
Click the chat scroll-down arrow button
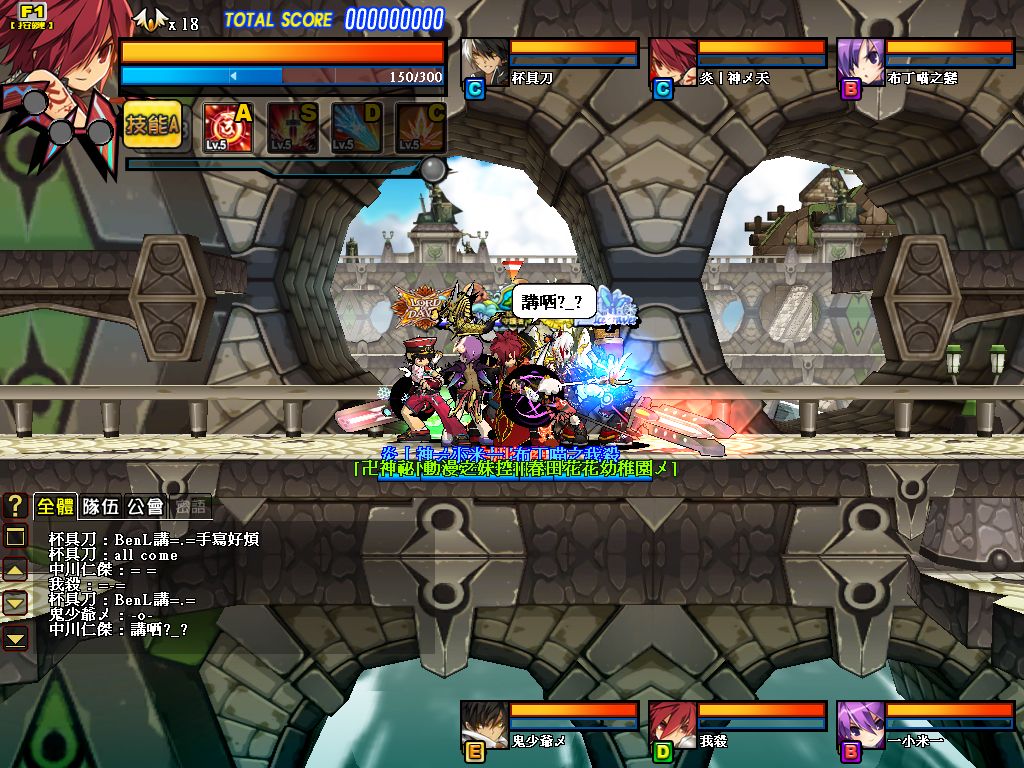coord(16,603)
